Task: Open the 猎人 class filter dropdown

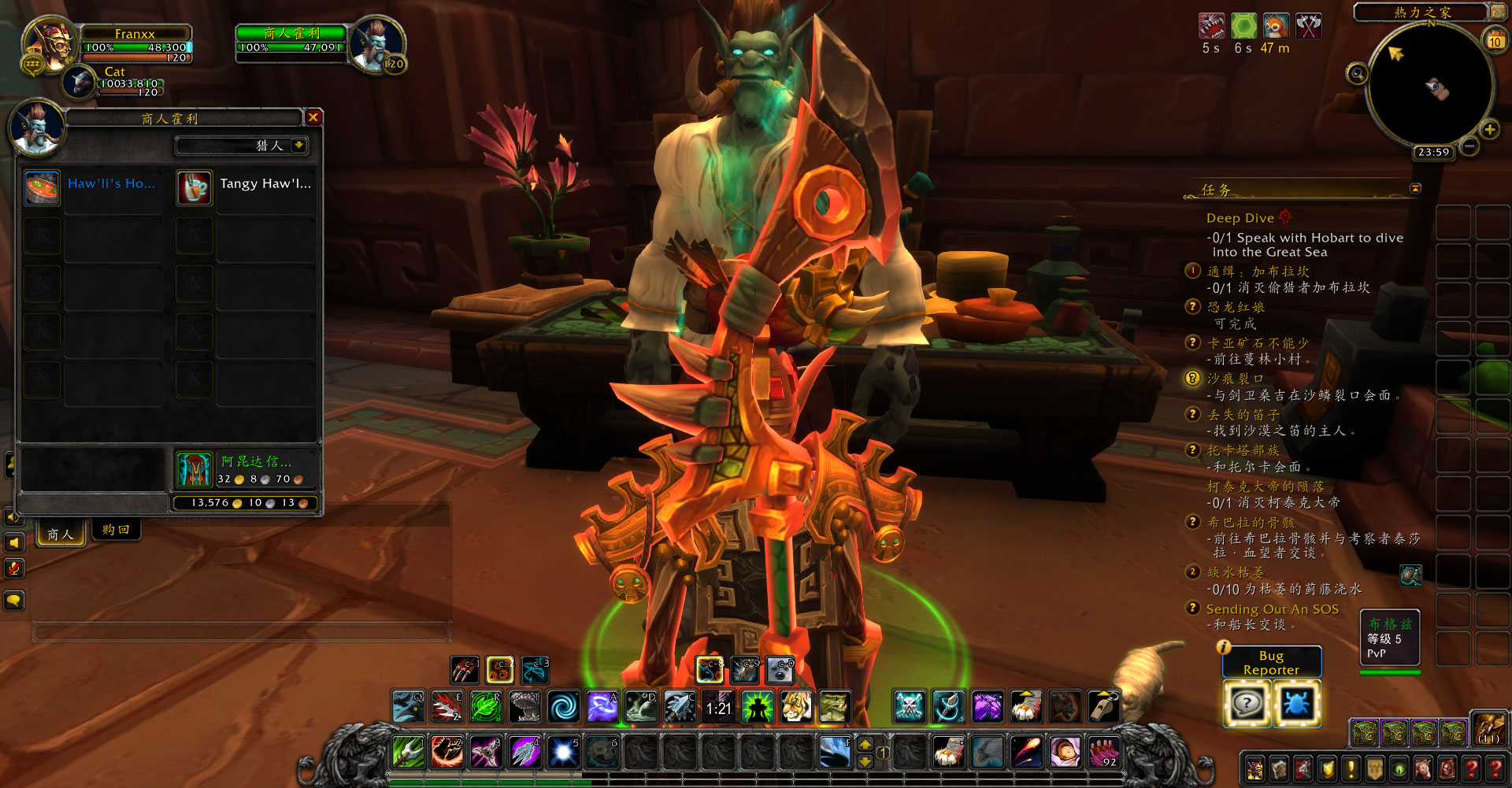Action: 299,146
